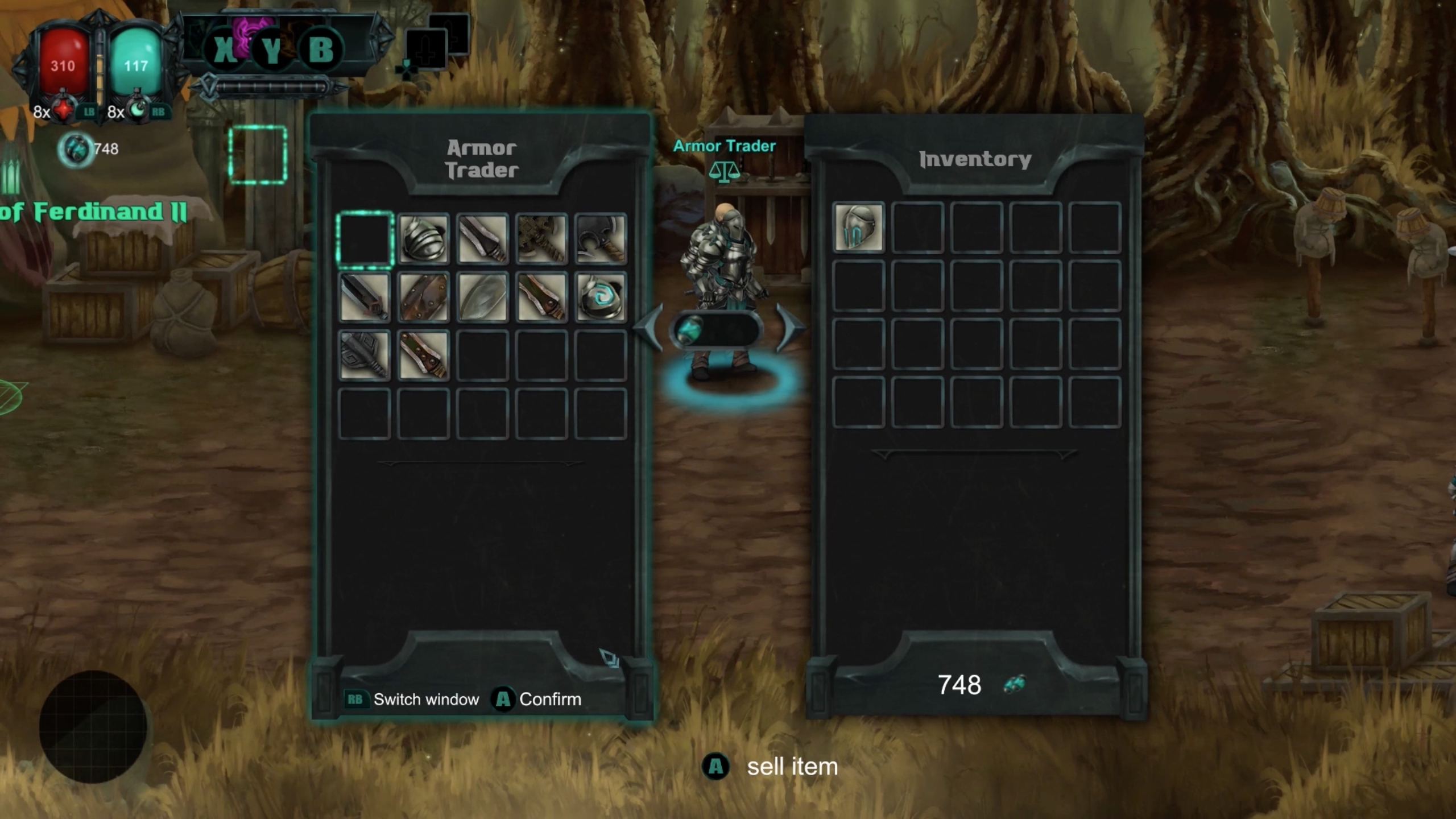Screen dimensions: 1456x819
Task: Pick the double crescent-bladed axe
Action: click(600, 239)
